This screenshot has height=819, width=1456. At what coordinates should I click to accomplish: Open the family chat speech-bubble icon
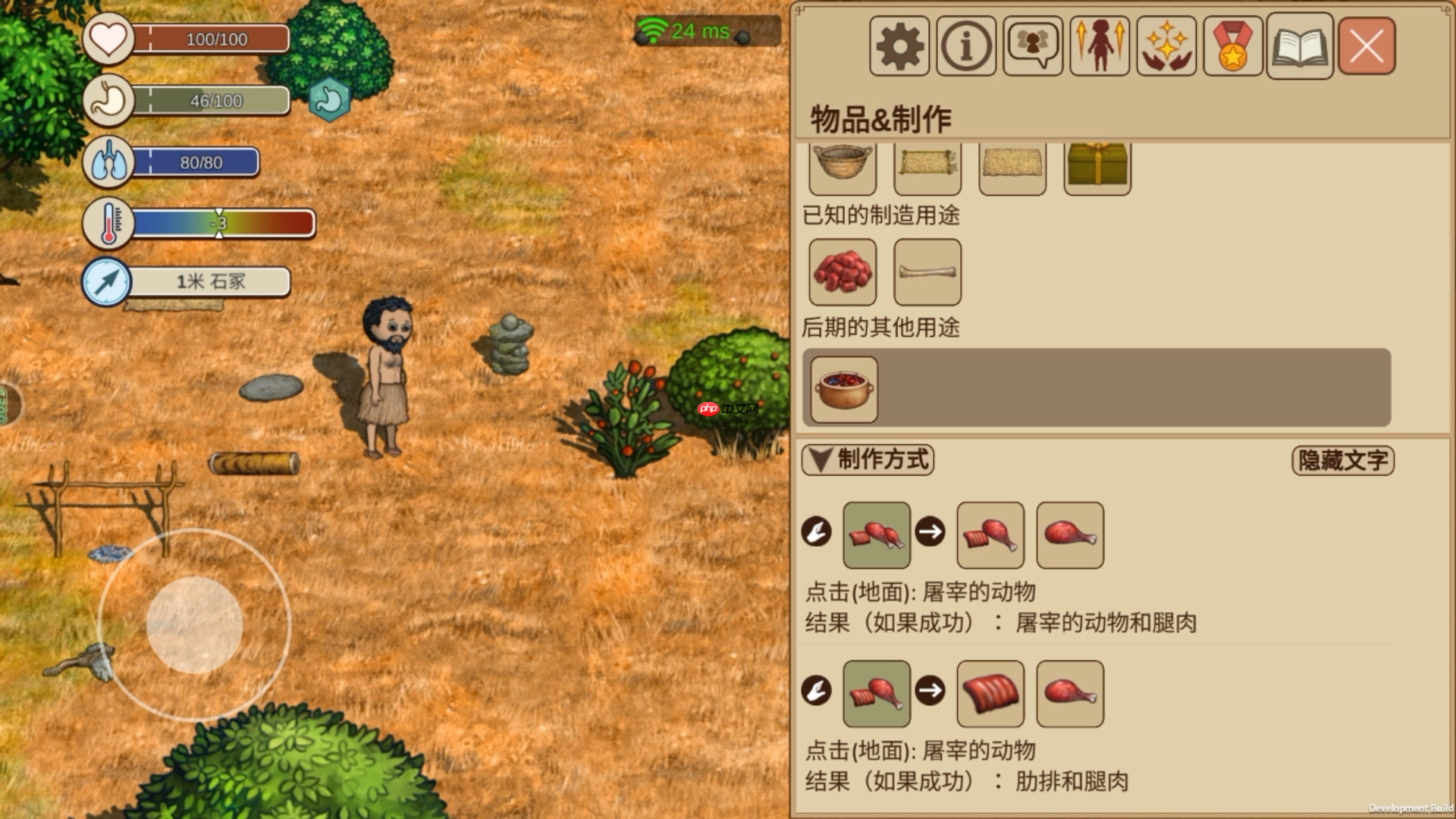tap(1031, 46)
